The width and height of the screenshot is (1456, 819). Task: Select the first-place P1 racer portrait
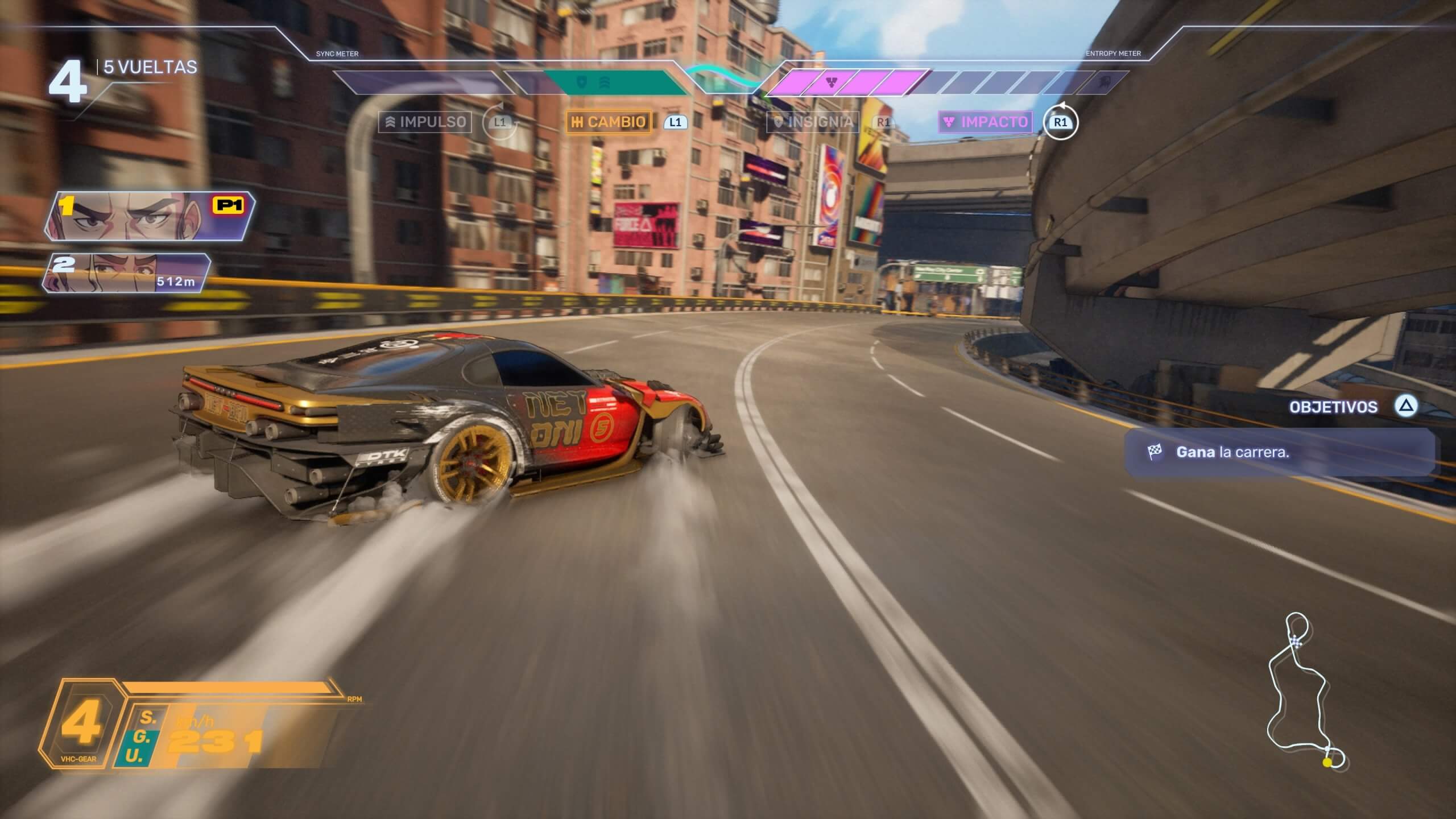pyautogui.click(x=150, y=217)
